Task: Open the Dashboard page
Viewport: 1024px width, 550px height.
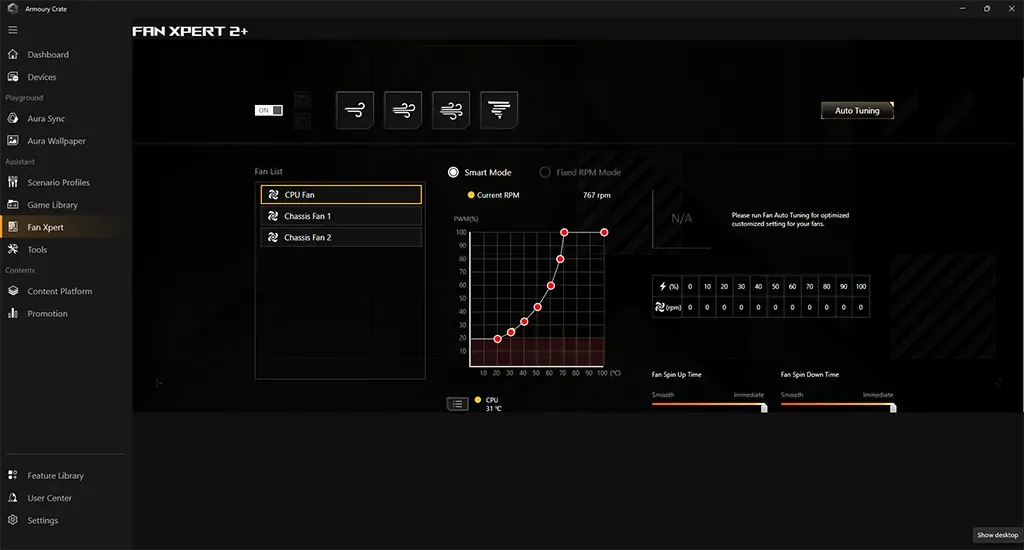Action: tap(48, 55)
